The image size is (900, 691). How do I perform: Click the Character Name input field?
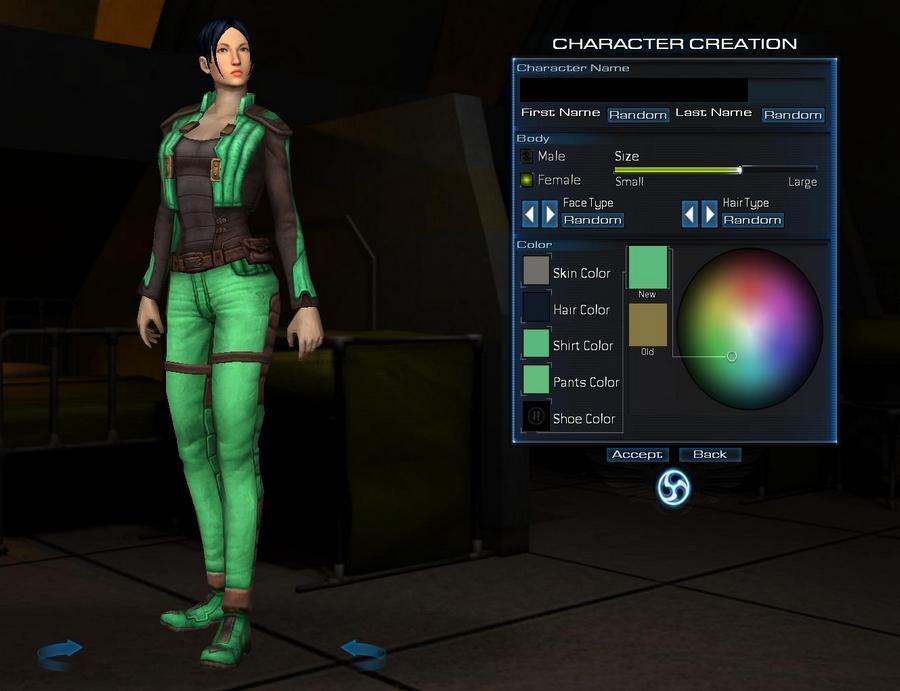632,90
